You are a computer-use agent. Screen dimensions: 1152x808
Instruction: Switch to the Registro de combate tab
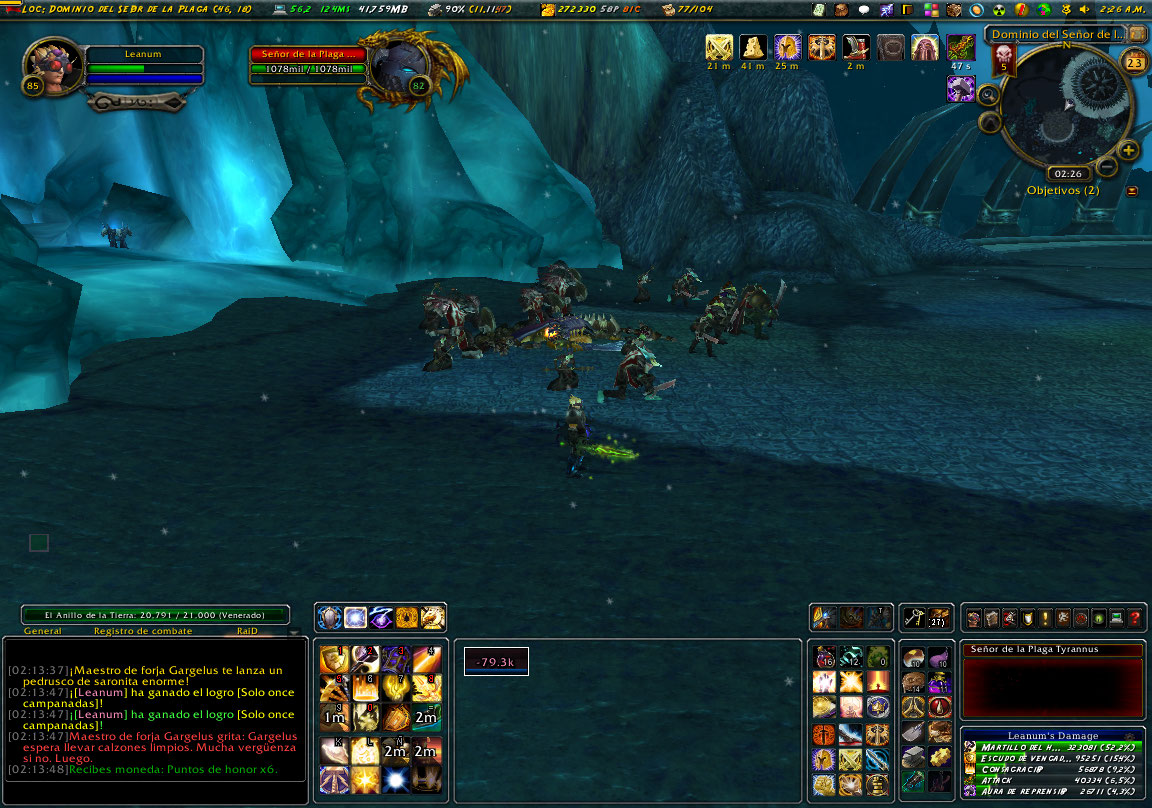click(135, 631)
